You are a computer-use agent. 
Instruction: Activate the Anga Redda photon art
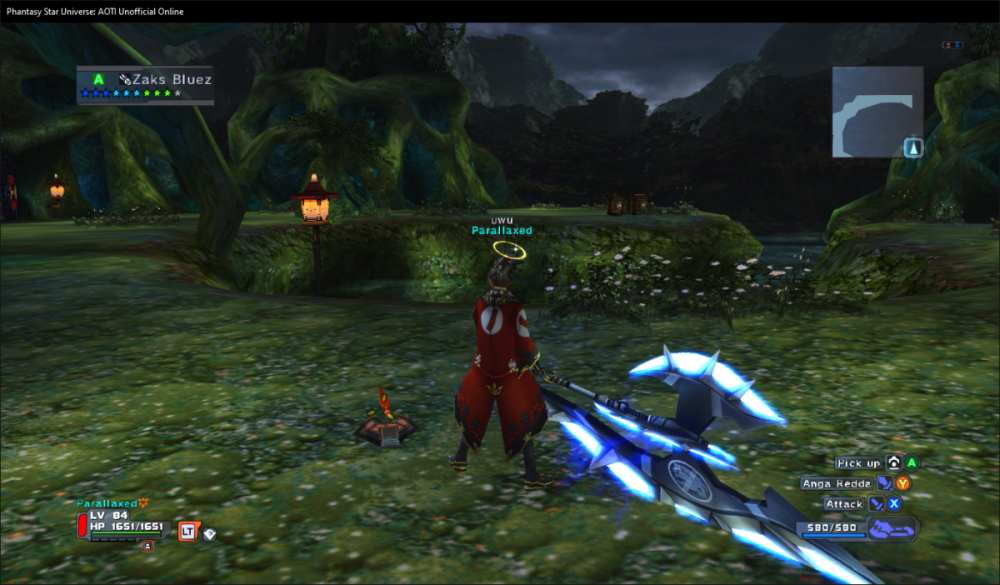click(x=836, y=483)
